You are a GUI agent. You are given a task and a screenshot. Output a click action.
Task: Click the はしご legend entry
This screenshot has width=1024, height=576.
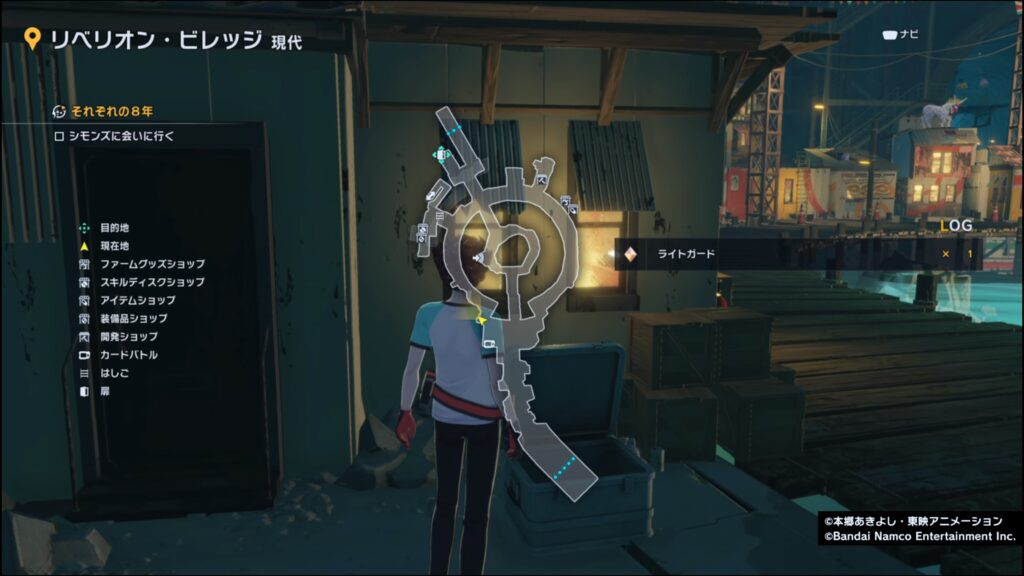[x=113, y=372]
